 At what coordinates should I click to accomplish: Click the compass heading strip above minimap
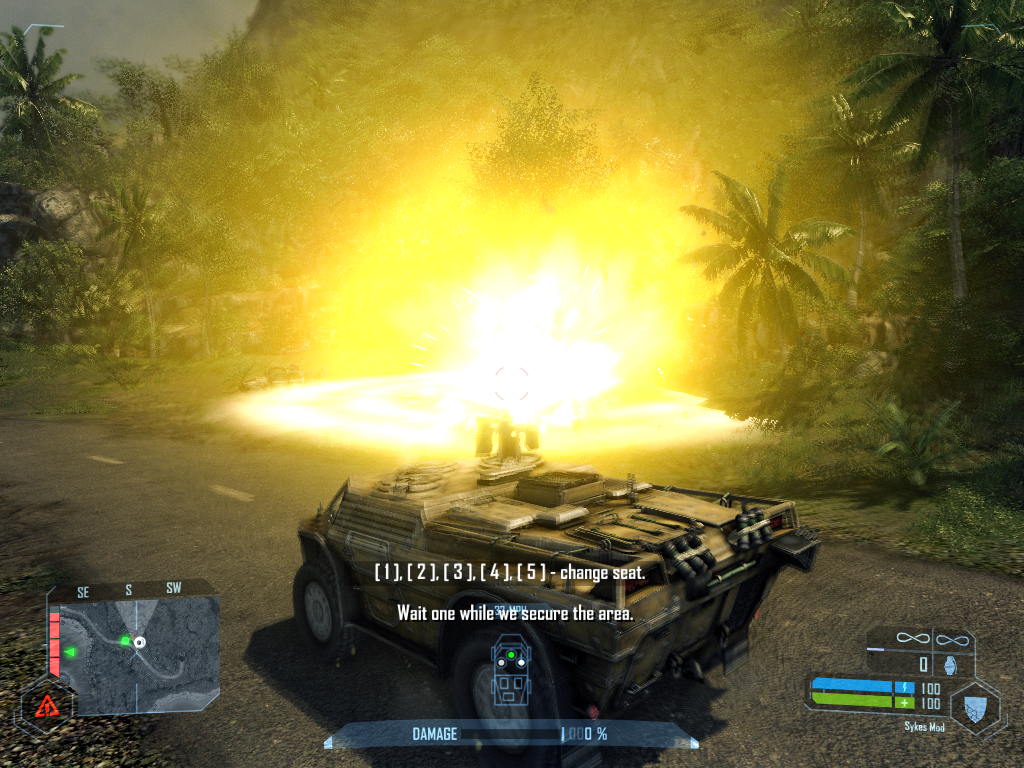coord(128,591)
